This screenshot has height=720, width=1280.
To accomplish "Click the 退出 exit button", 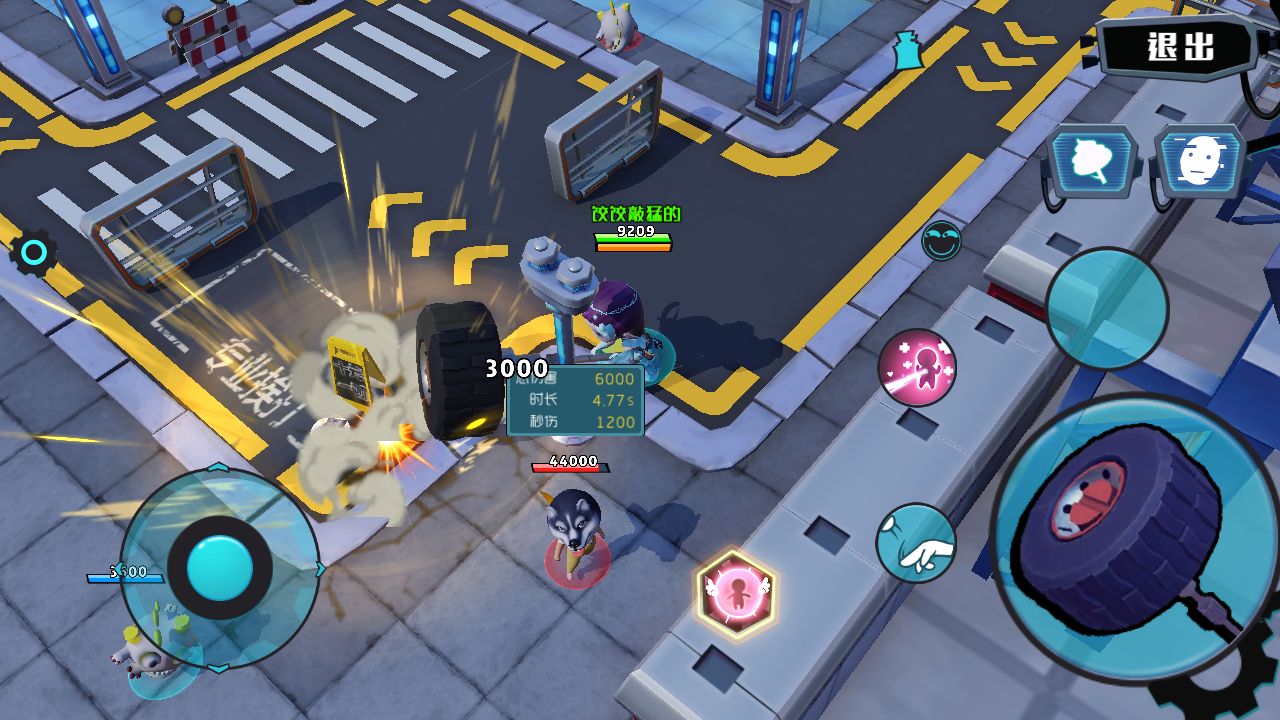I will pyautogui.click(x=1180, y=46).
